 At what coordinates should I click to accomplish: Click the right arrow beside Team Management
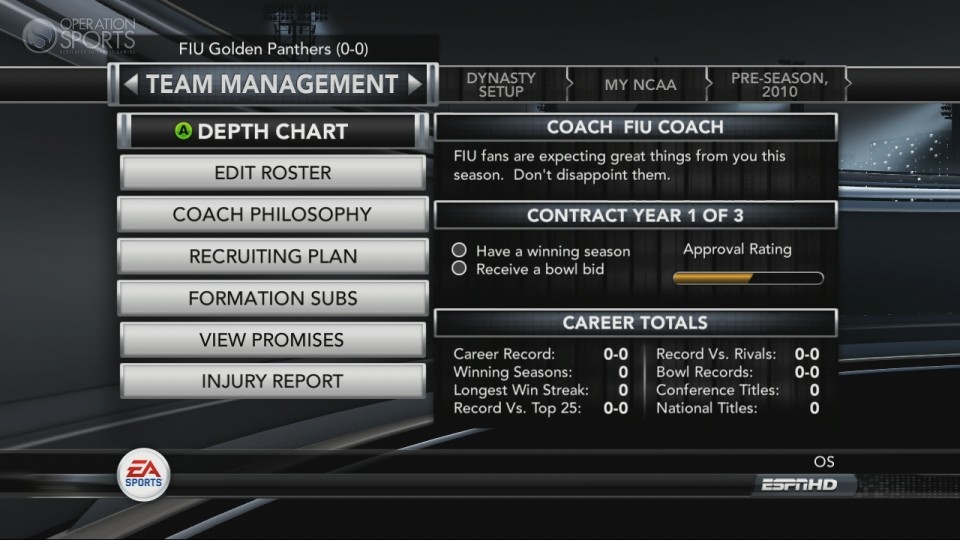click(415, 85)
